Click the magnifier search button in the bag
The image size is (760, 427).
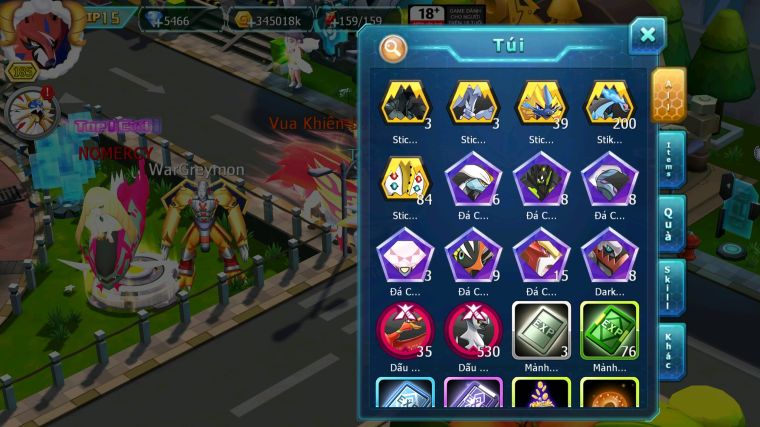[x=394, y=47]
